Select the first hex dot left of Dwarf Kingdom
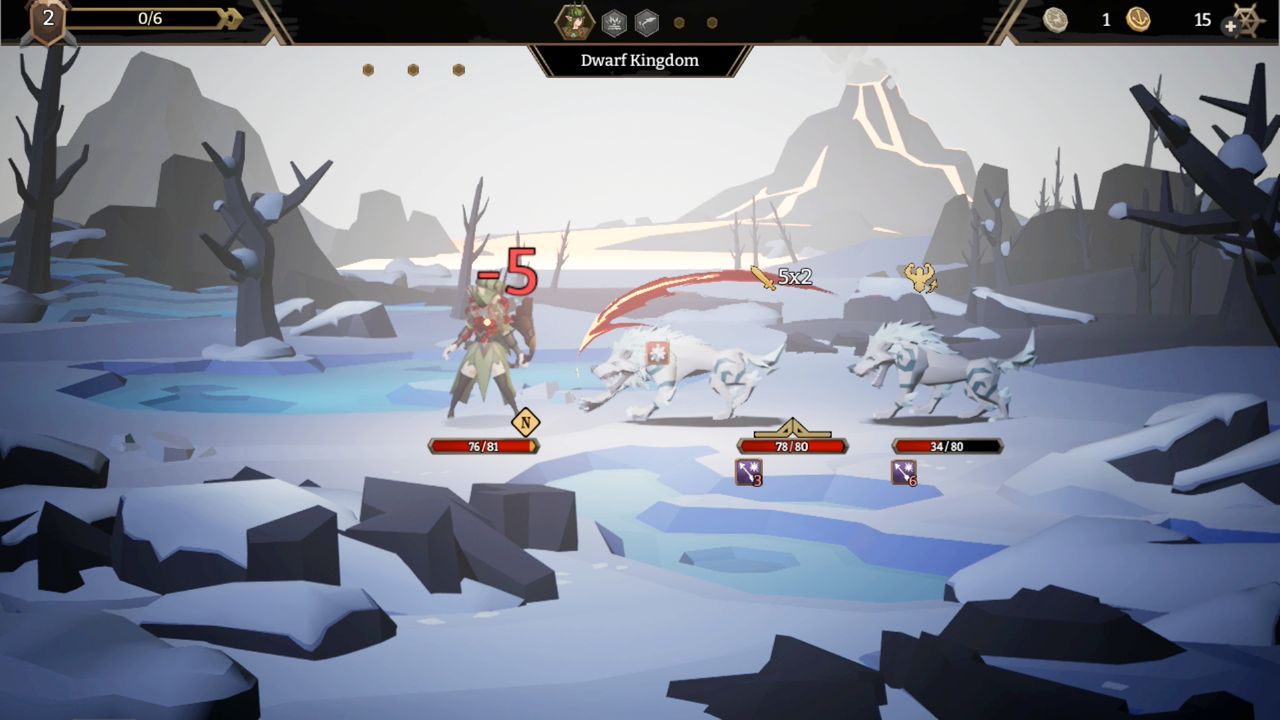Image resolution: width=1280 pixels, height=720 pixels. pyautogui.click(x=370, y=69)
